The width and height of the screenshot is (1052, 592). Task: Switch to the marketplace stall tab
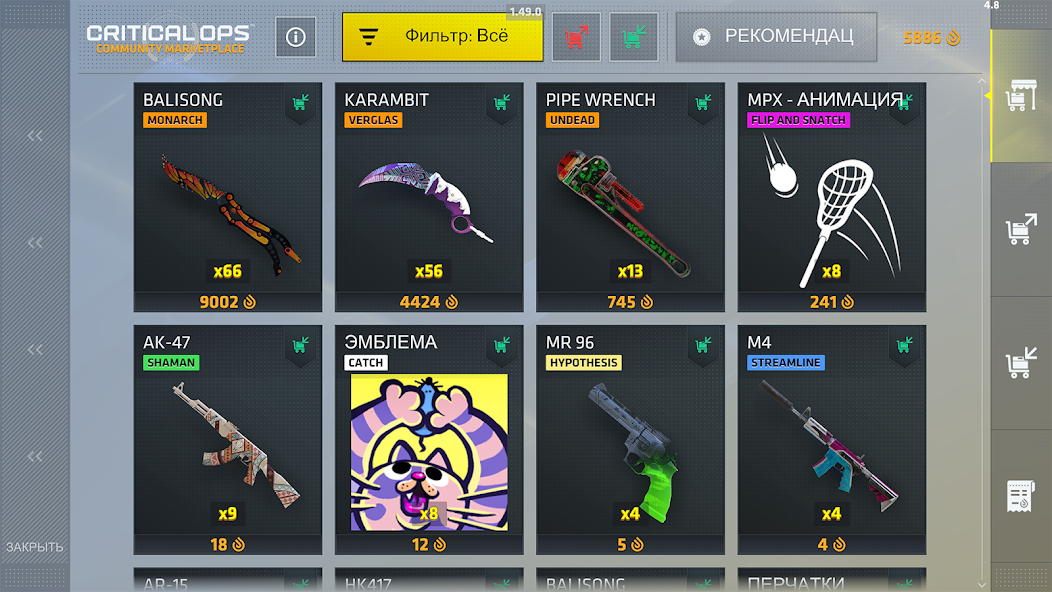pyautogui.click(x=1021, y=96)
